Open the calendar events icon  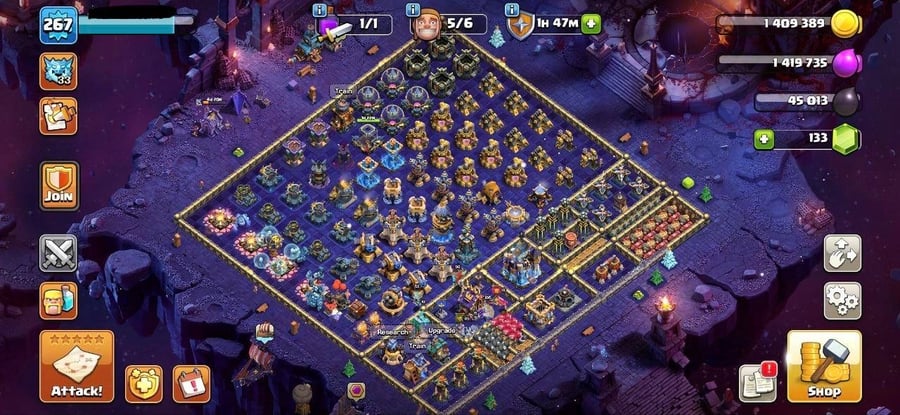point(191,383)
